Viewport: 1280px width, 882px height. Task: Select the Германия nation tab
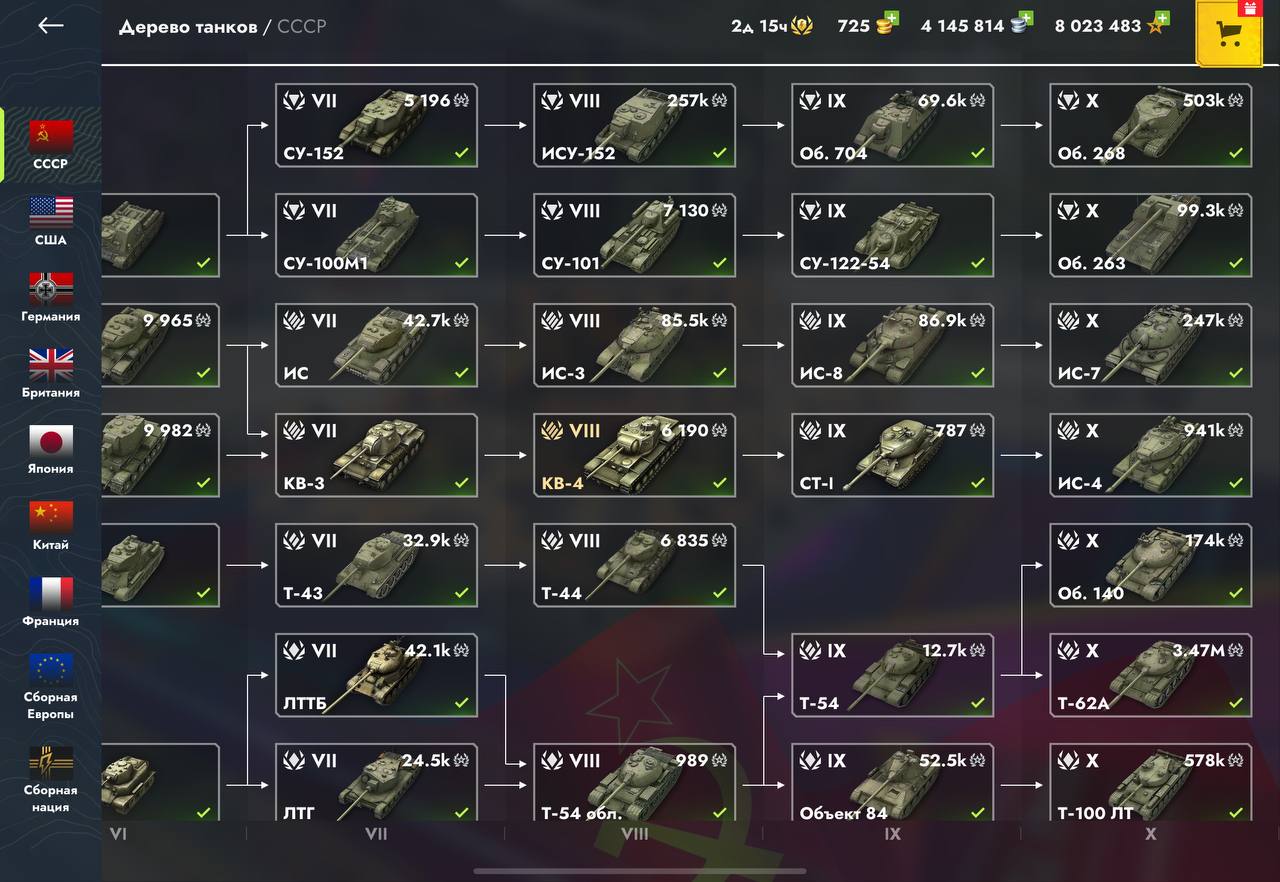click(x=51, y=297)
